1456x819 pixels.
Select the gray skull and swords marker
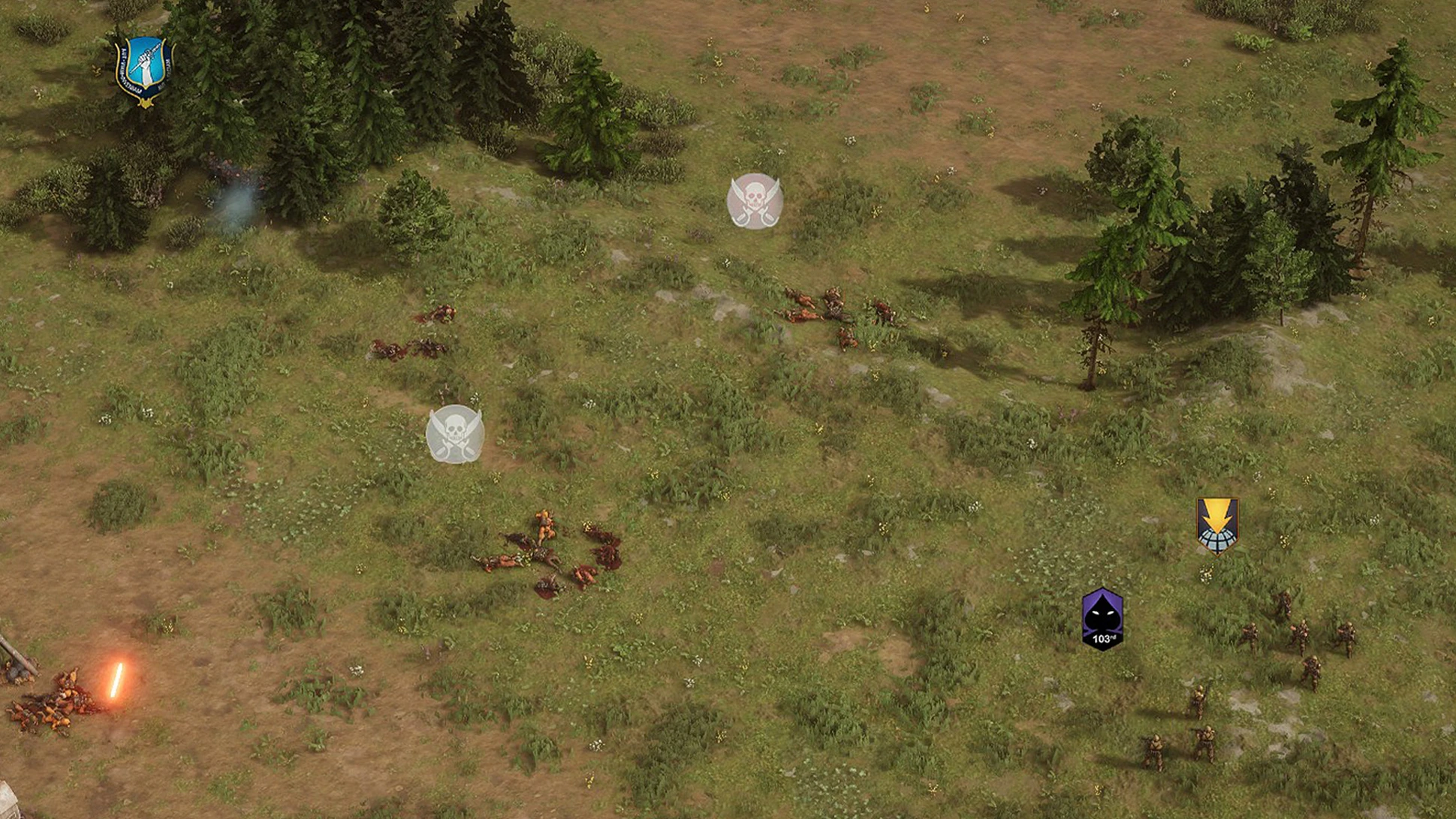454,434
